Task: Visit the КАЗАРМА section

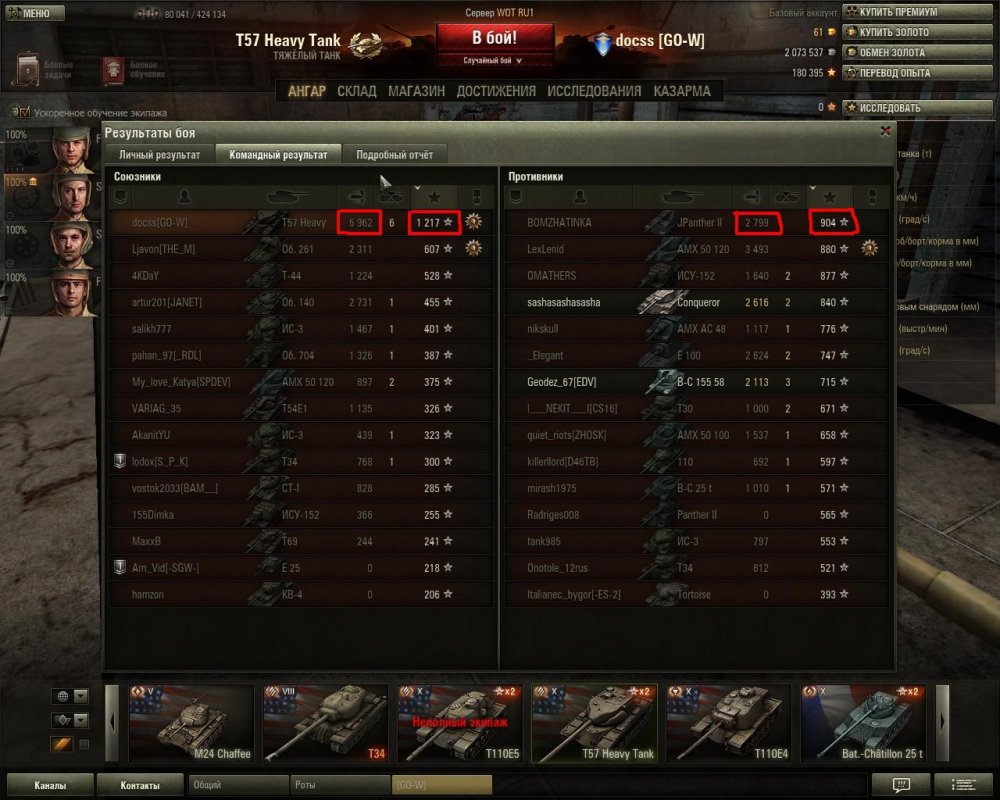Action: click(682, 91)
